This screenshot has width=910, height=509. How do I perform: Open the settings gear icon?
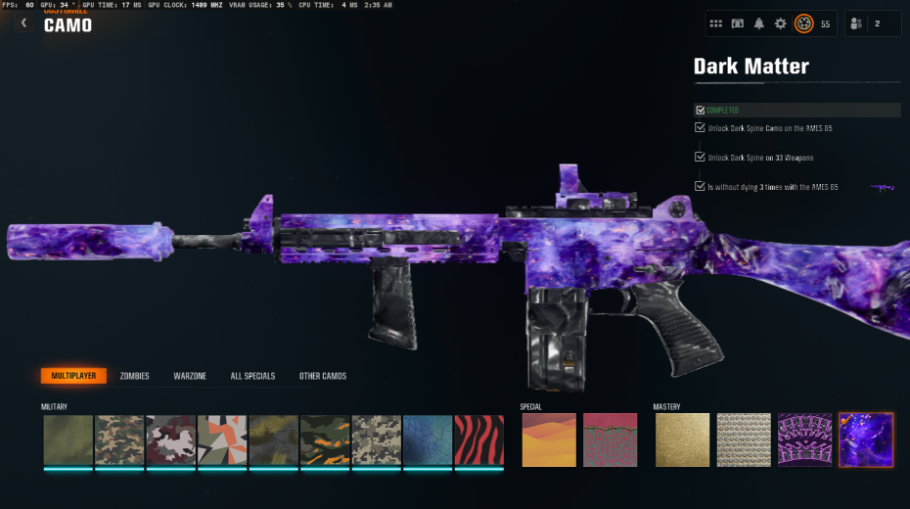(780, 23)
